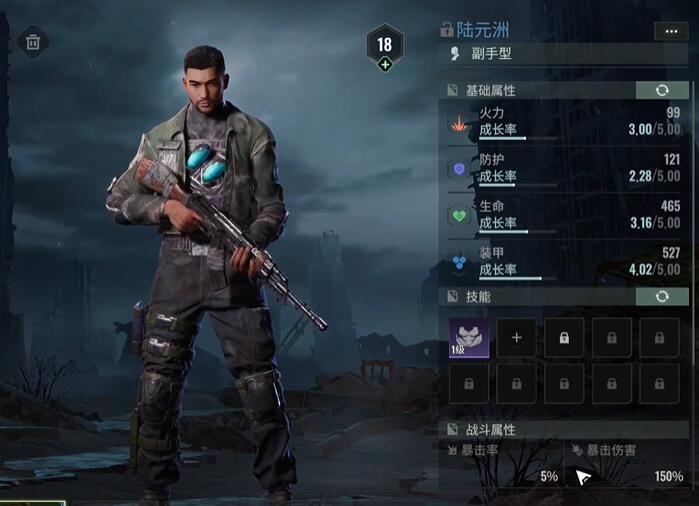Select the purple level 1 skill slot

(x=468, y=338)
